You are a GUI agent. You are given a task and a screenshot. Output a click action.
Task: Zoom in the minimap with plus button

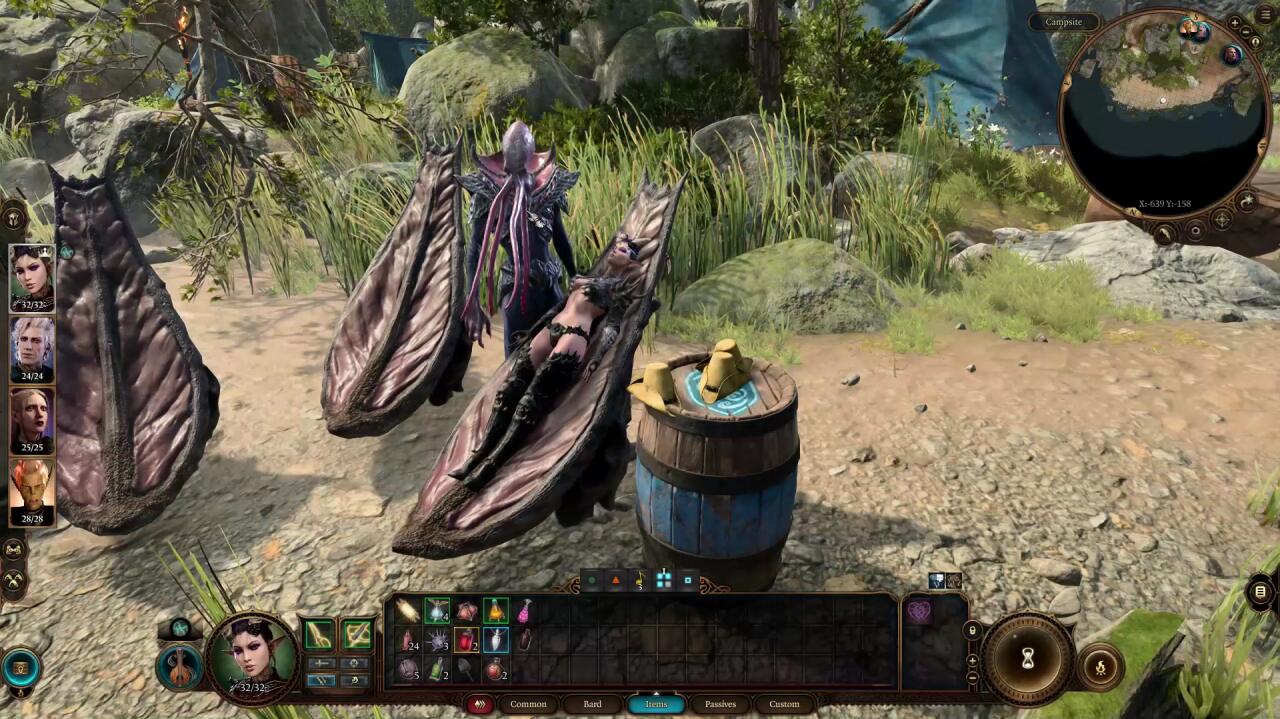coord(1235,22)
